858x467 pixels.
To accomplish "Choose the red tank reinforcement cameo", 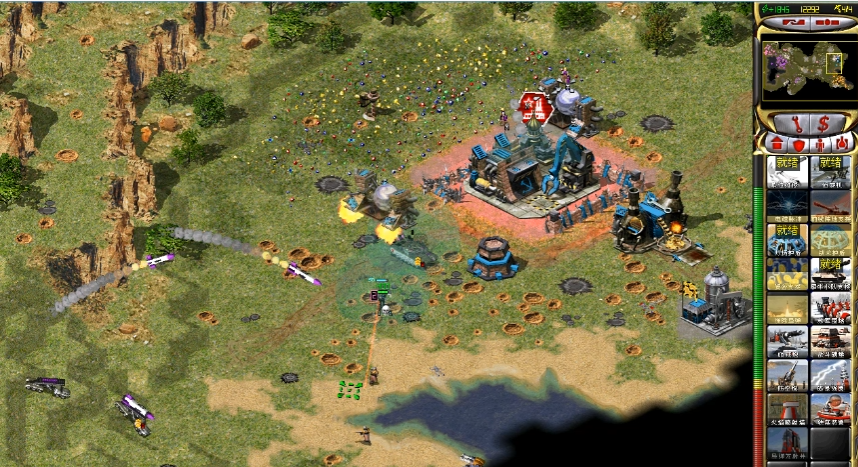I will [830, 205].
